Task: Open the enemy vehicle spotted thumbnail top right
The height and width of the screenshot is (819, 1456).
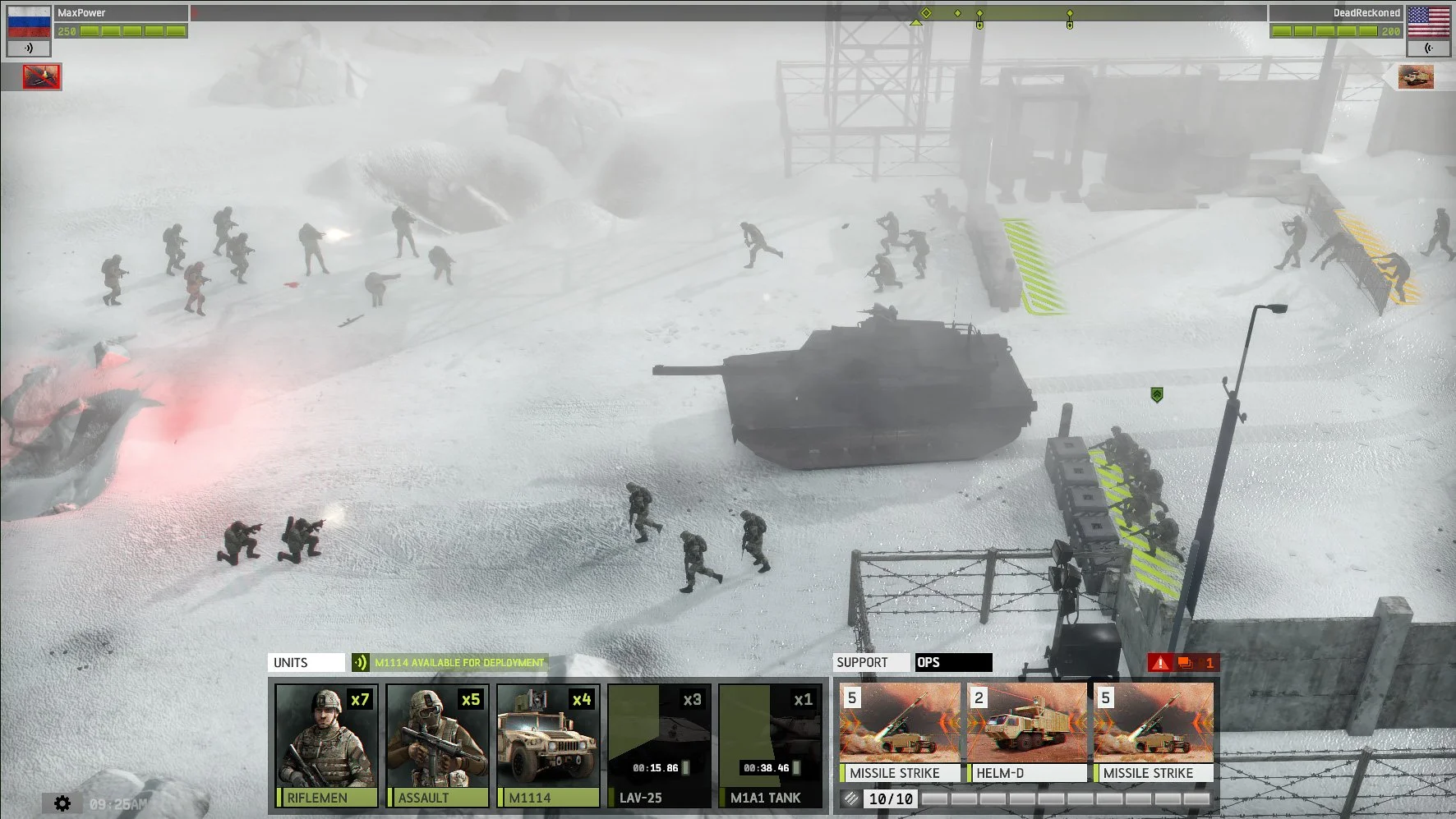Action: (x=1416, y=76)
